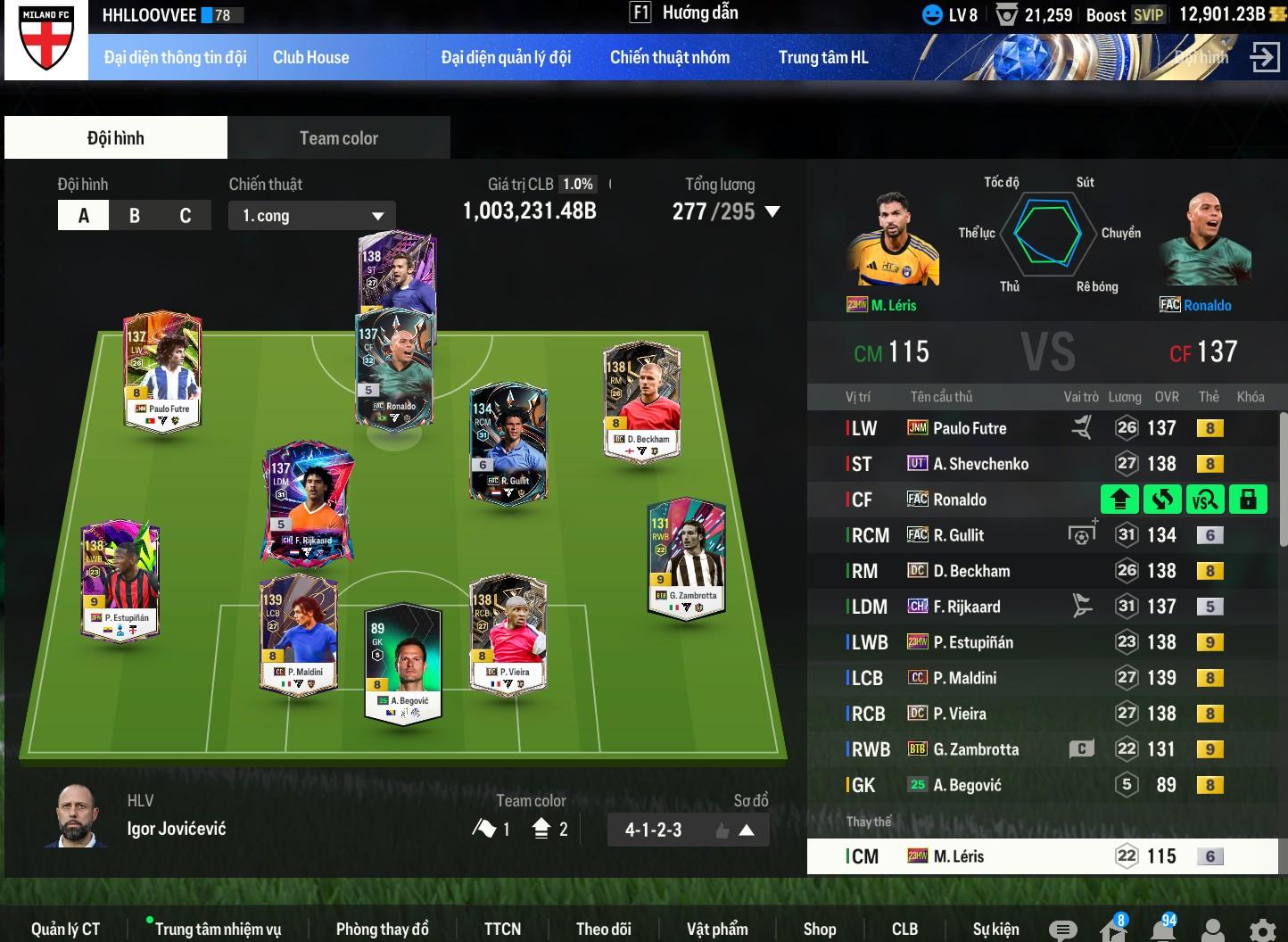Click the green swap arrows button

(1162, 500)
